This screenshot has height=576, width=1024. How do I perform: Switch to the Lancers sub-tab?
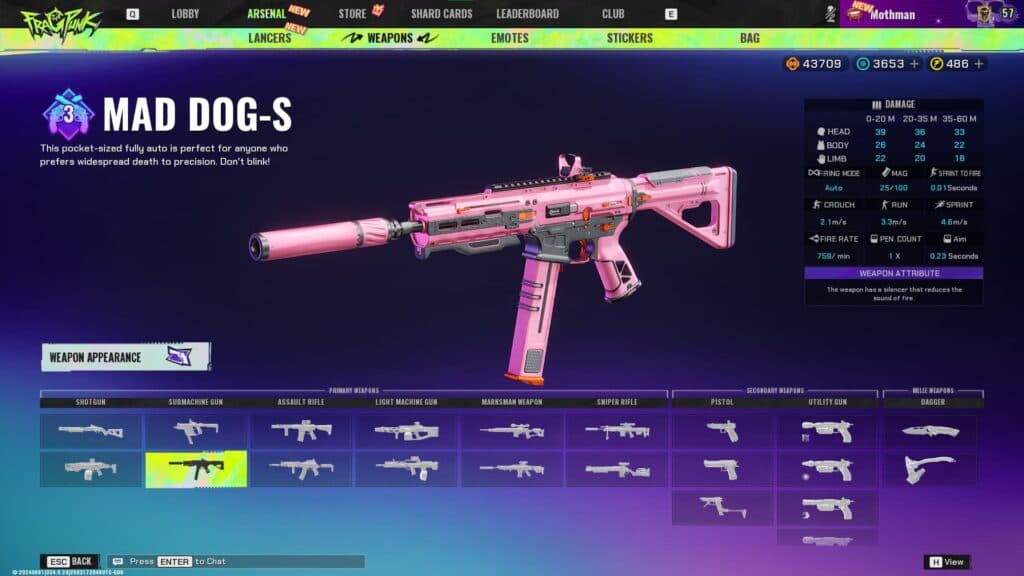point(269,38)
